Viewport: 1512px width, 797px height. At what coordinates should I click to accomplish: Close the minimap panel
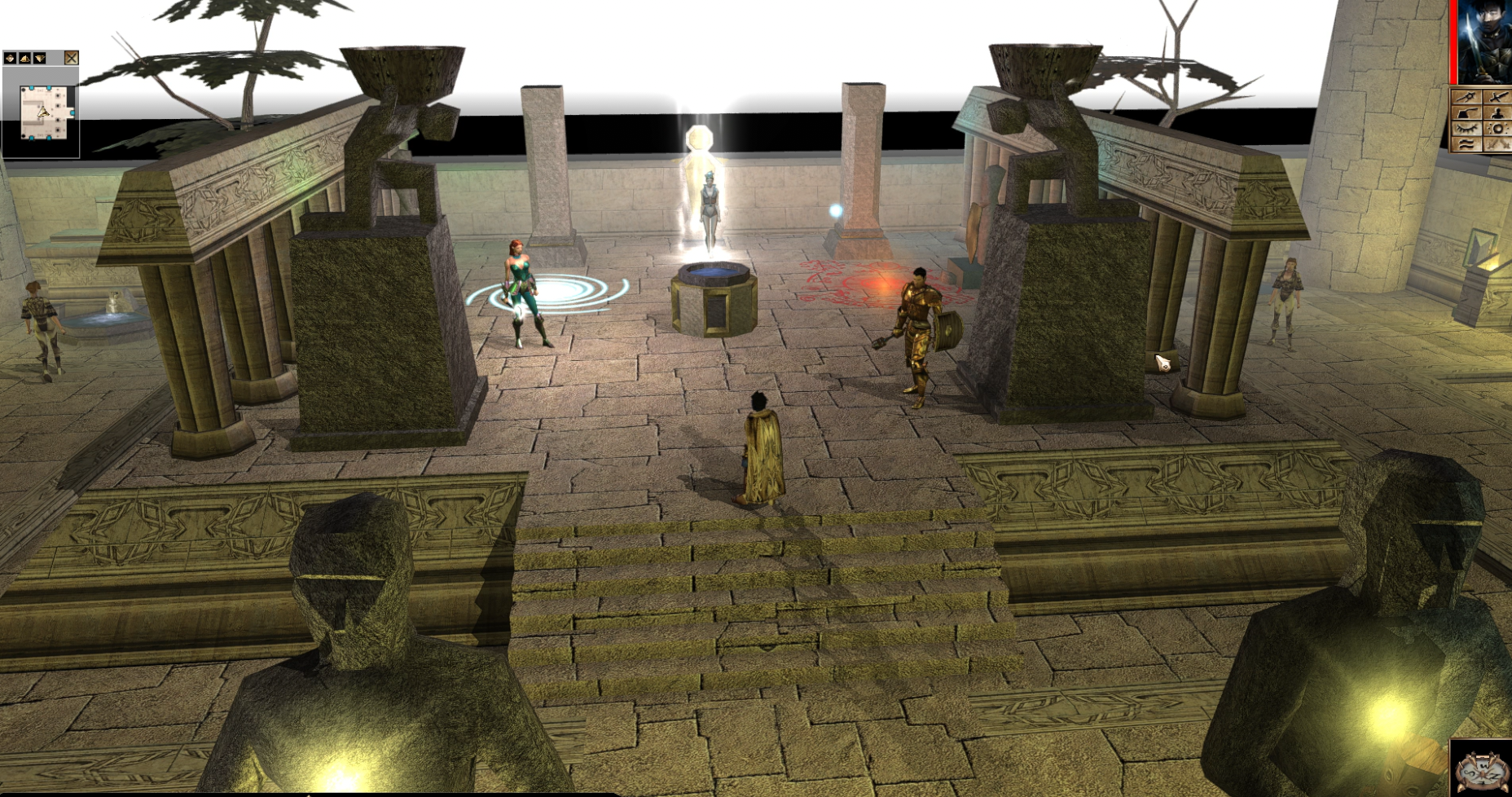[x=72, y=58]
